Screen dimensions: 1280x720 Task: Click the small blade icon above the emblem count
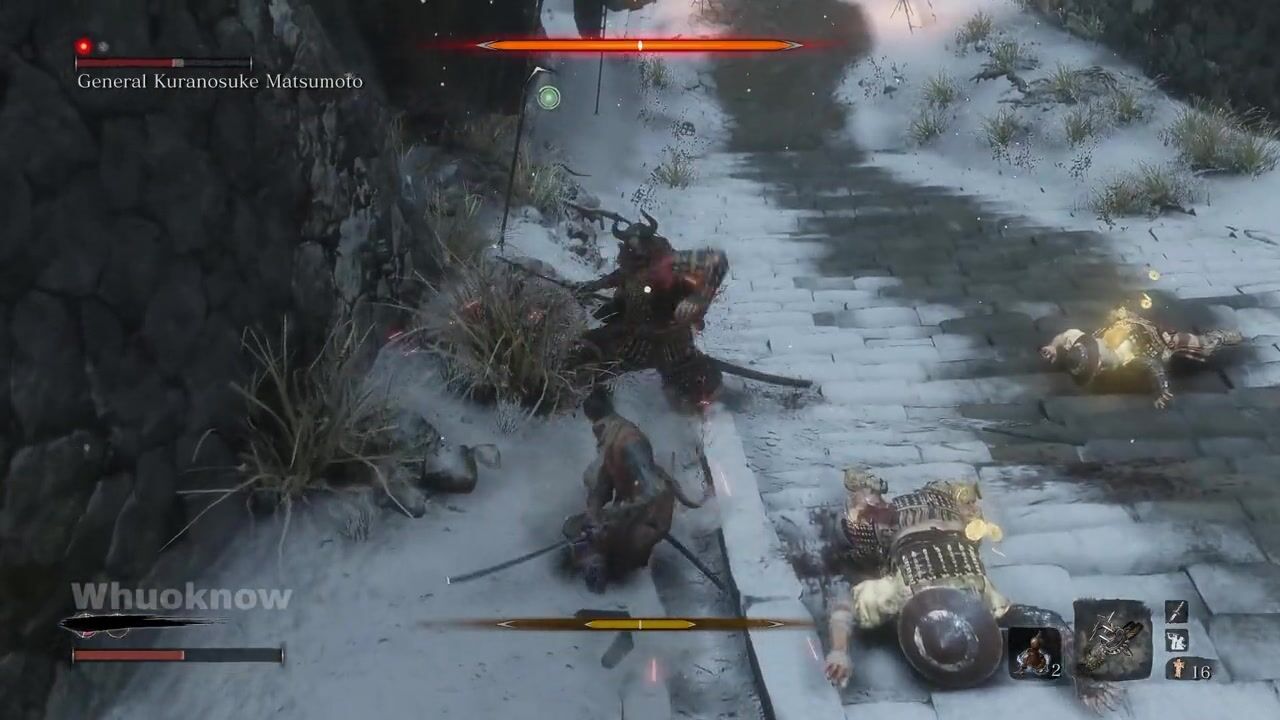click(x=1177, y=611)
